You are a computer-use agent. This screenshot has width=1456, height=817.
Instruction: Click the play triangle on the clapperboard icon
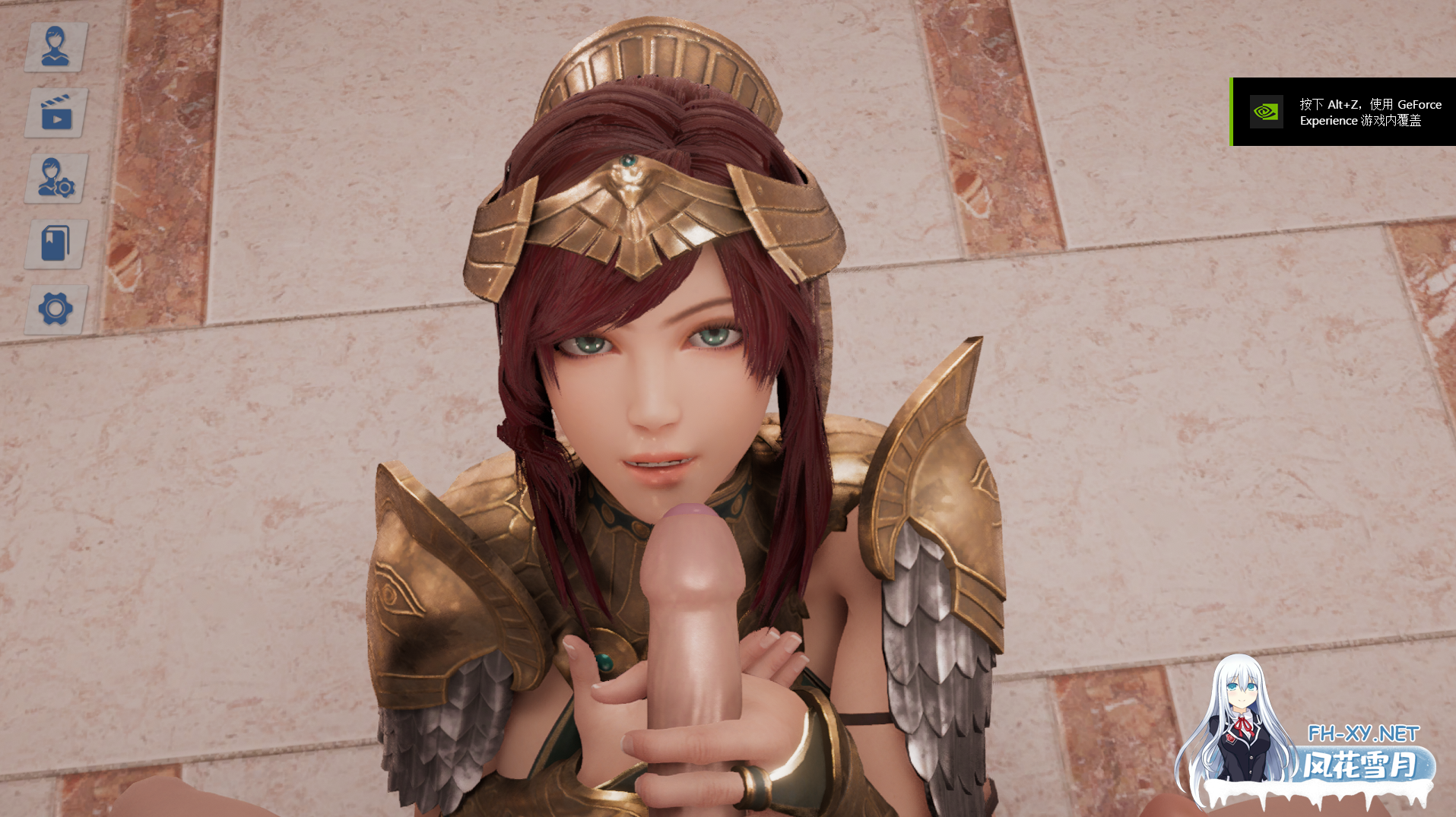coord(58,118)
